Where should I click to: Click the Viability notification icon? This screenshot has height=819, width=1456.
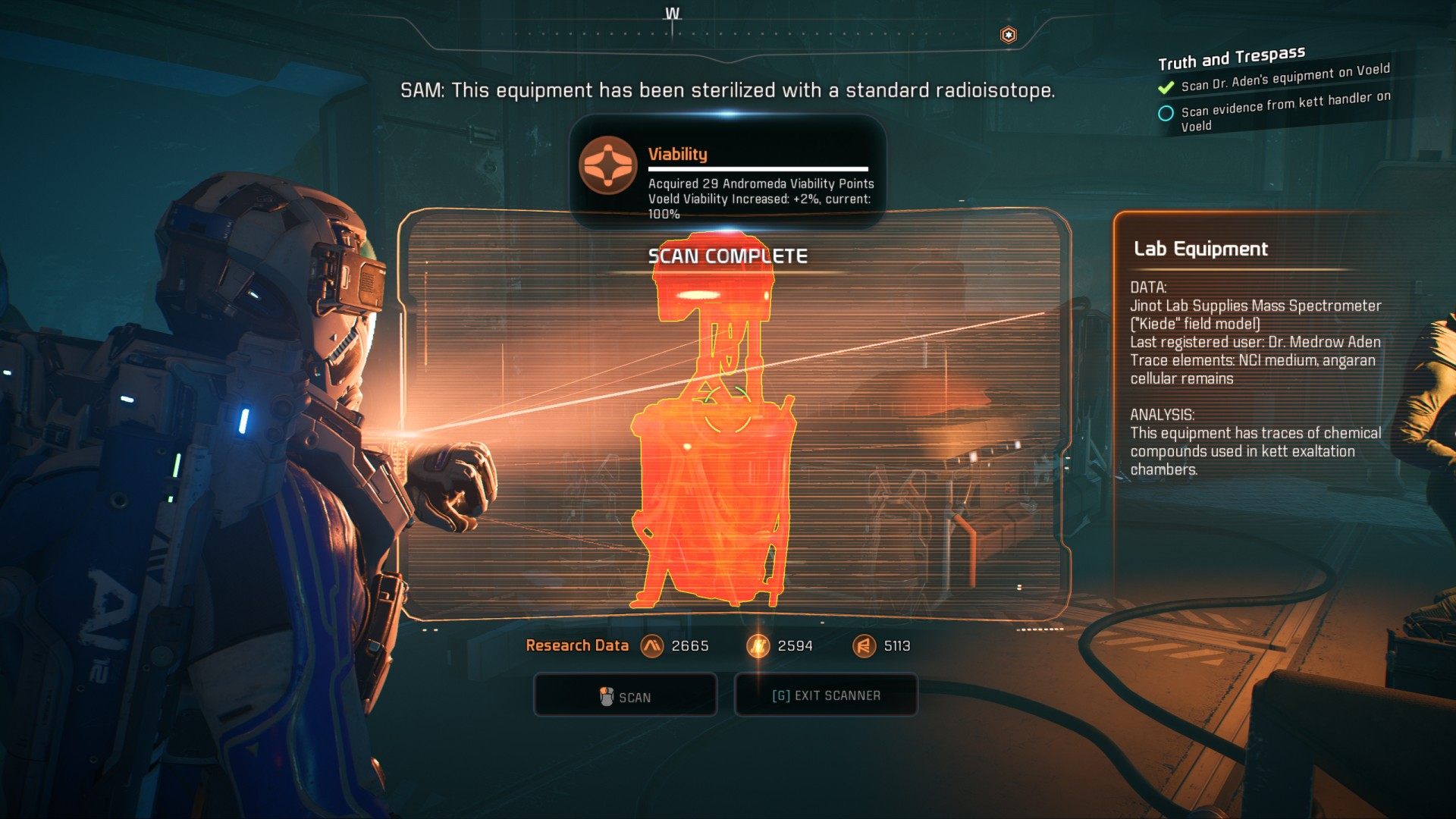tap(607, 165)
